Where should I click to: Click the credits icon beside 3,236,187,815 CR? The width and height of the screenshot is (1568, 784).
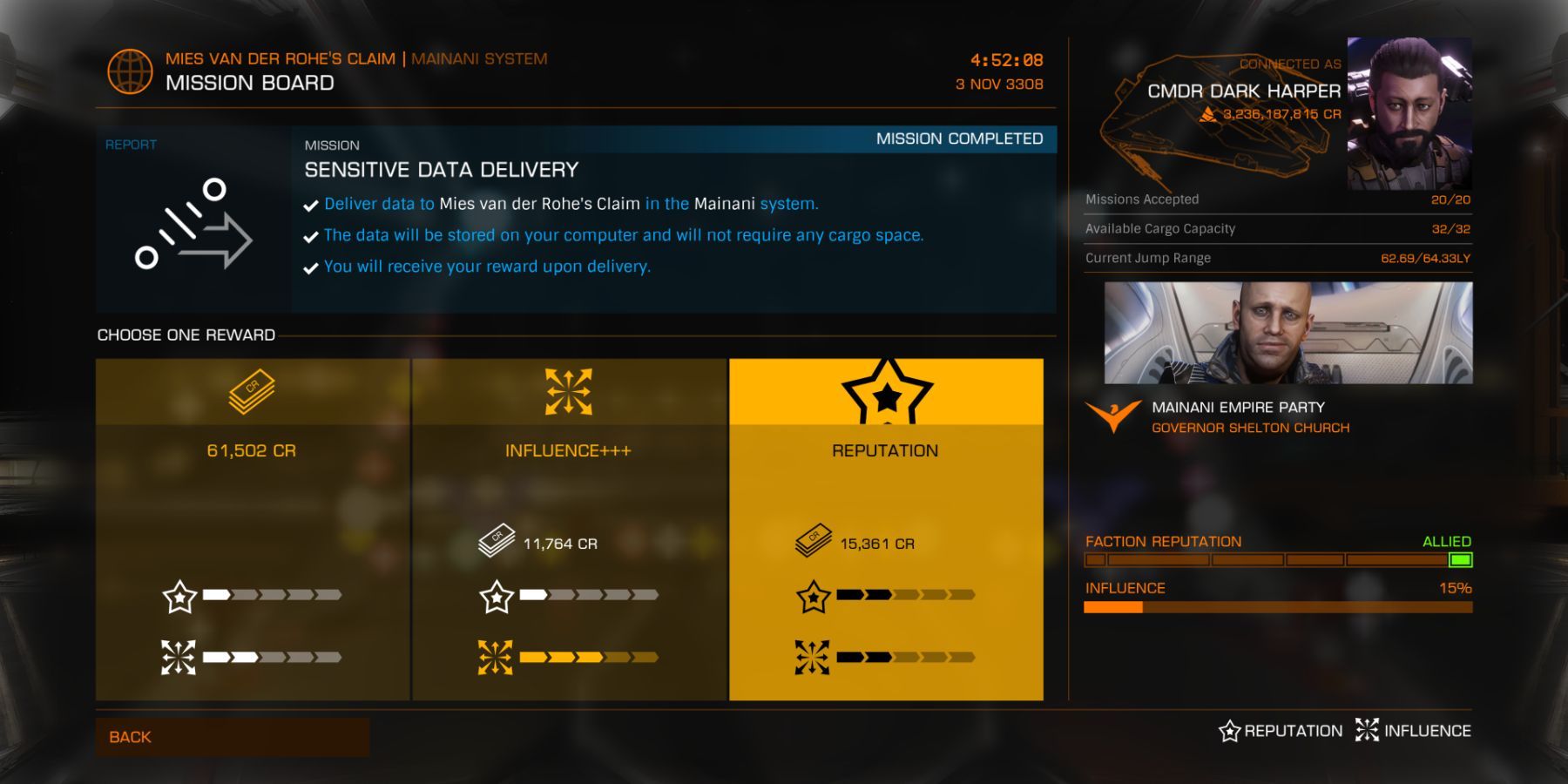point(1209,113)
